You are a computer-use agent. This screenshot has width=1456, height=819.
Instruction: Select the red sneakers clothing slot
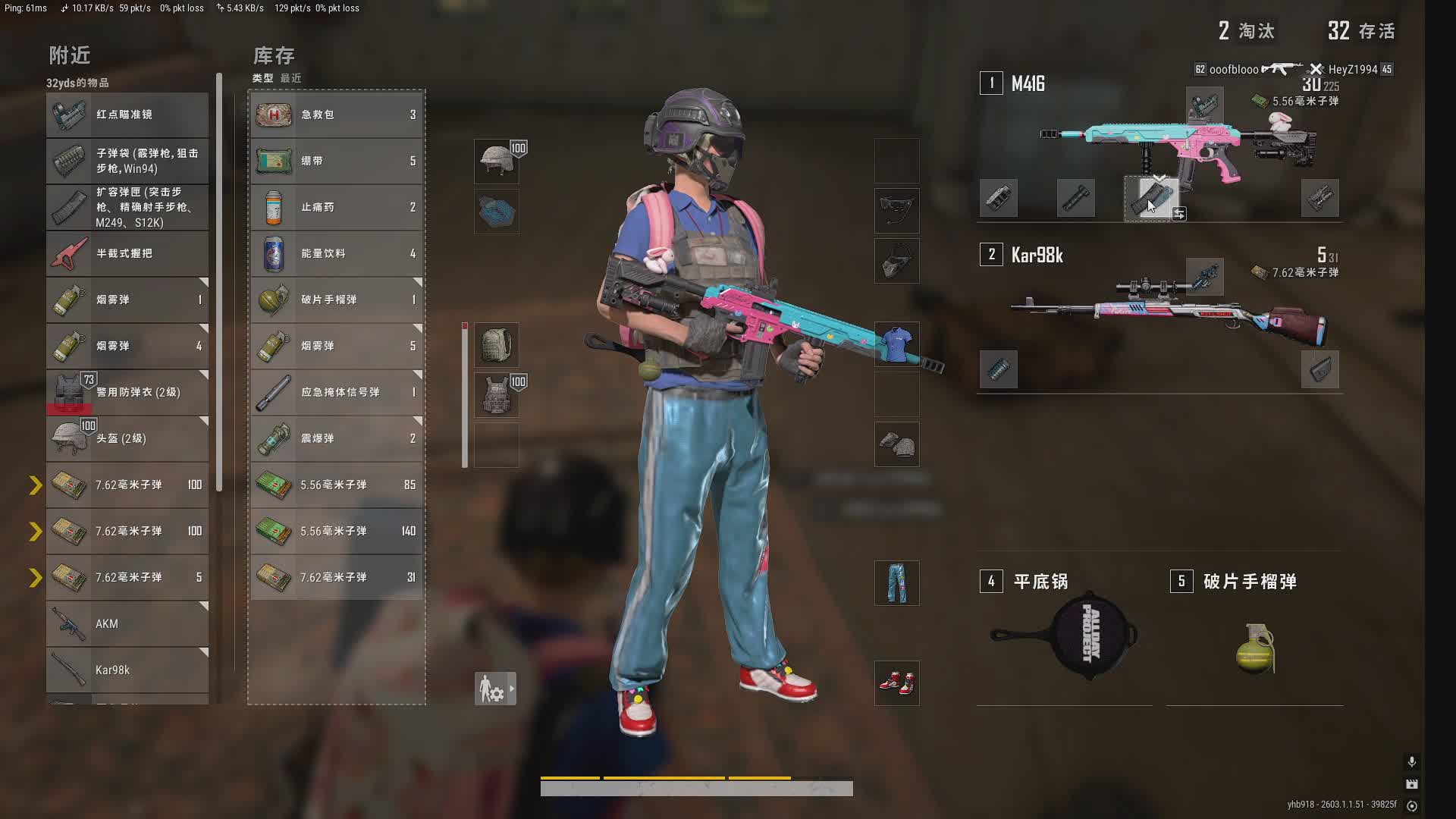(896, 682)
